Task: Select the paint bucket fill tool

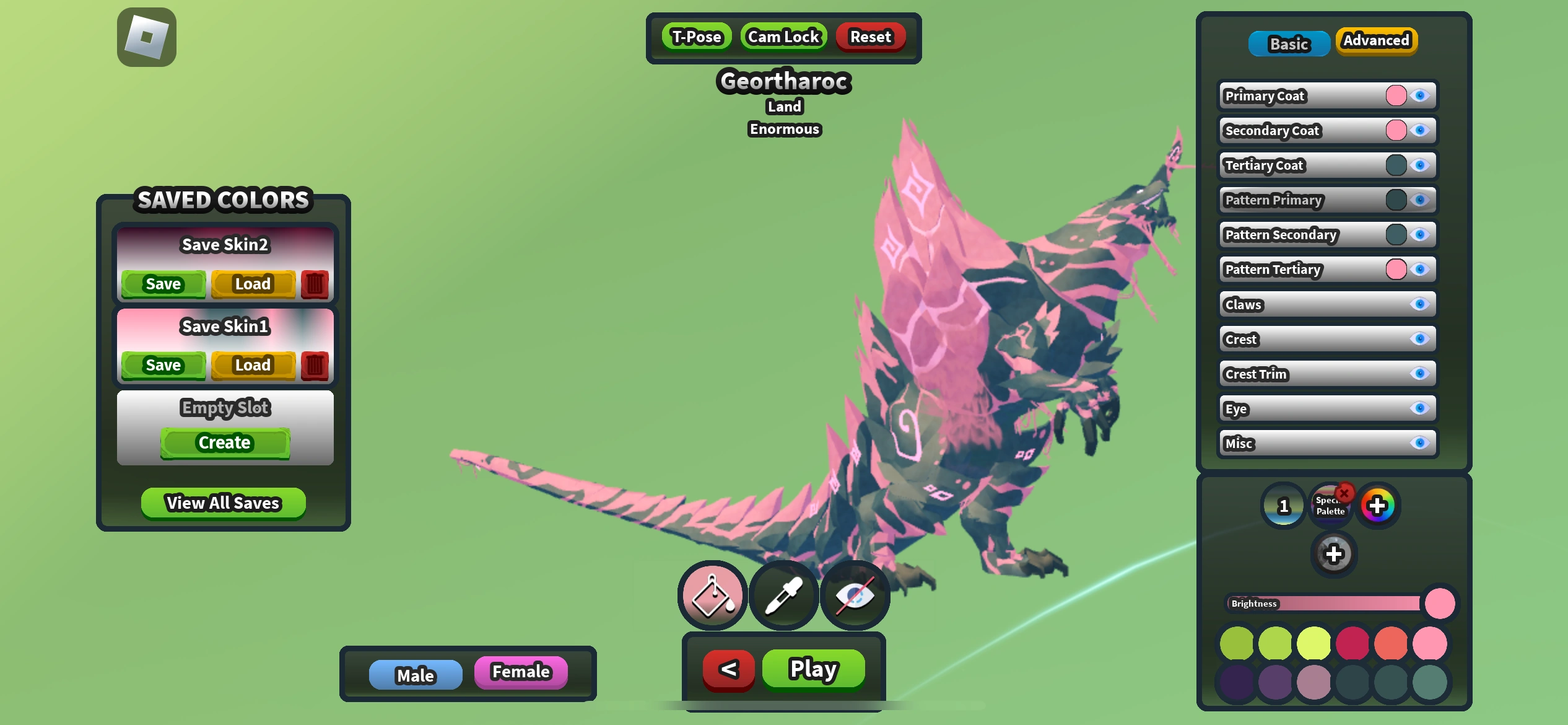Action: (x=712, y=595)
